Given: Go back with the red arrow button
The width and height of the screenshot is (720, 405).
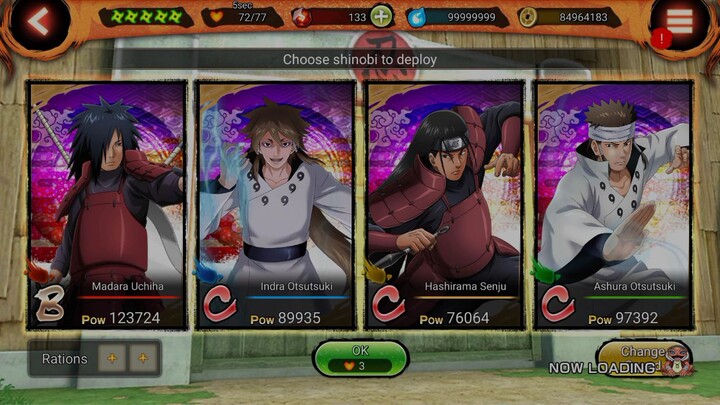Looking at the screenshot, I should pyautogui.click(x=38, y=22).
